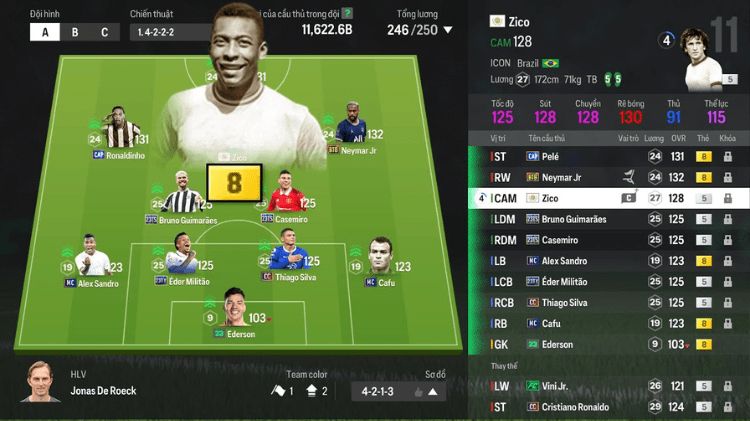Switch to squad tab A

tap(44, 32)
